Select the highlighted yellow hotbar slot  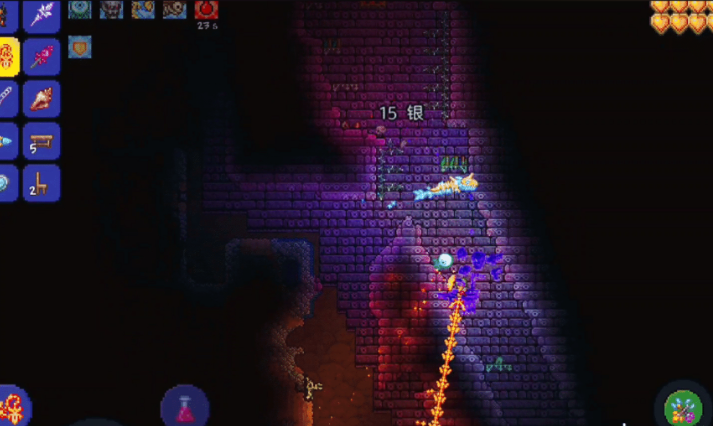point(7,57)
